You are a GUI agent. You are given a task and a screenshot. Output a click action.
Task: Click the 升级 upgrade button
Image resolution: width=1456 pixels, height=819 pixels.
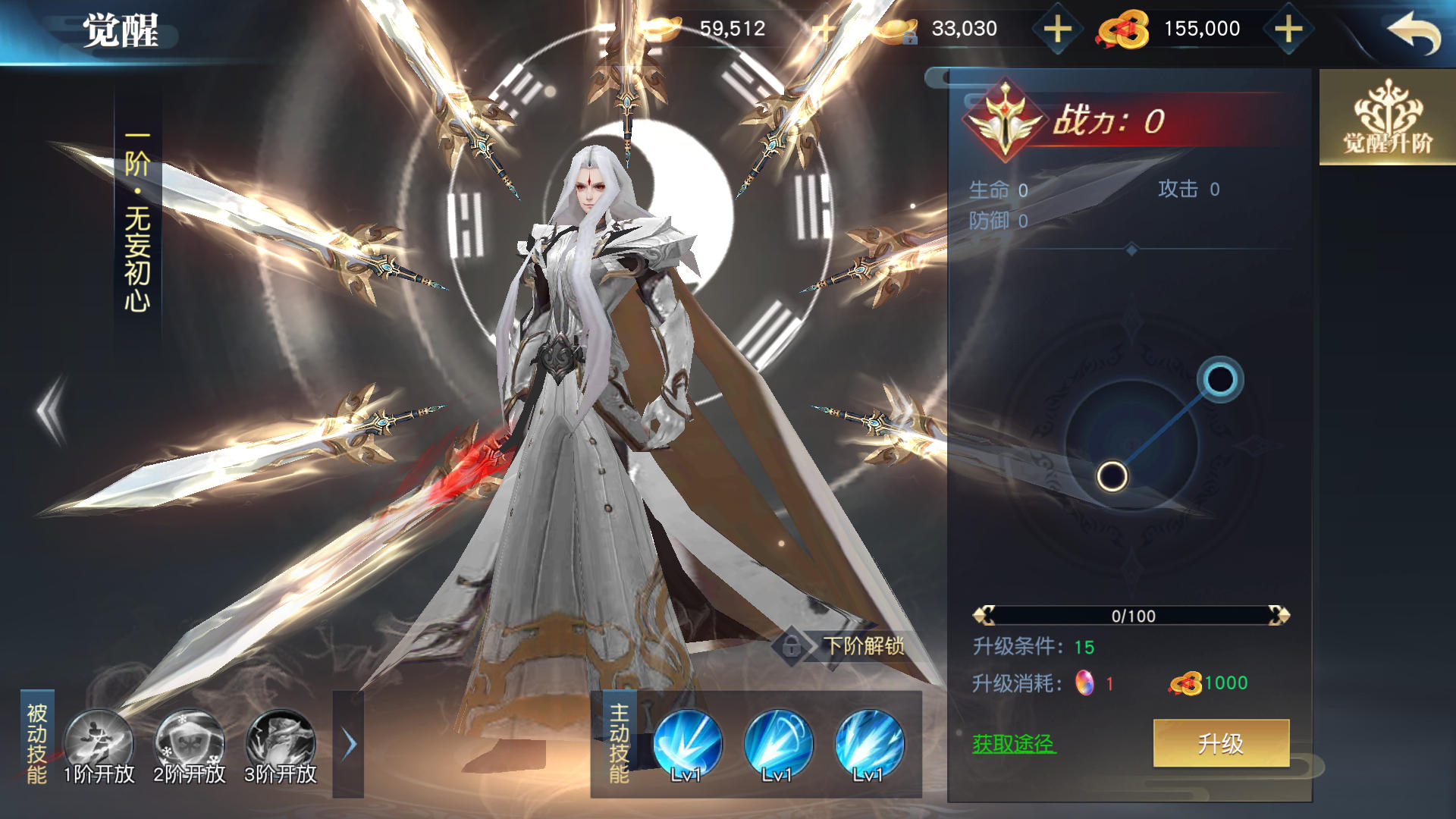pyautogui.click(x=1221, y=743)
